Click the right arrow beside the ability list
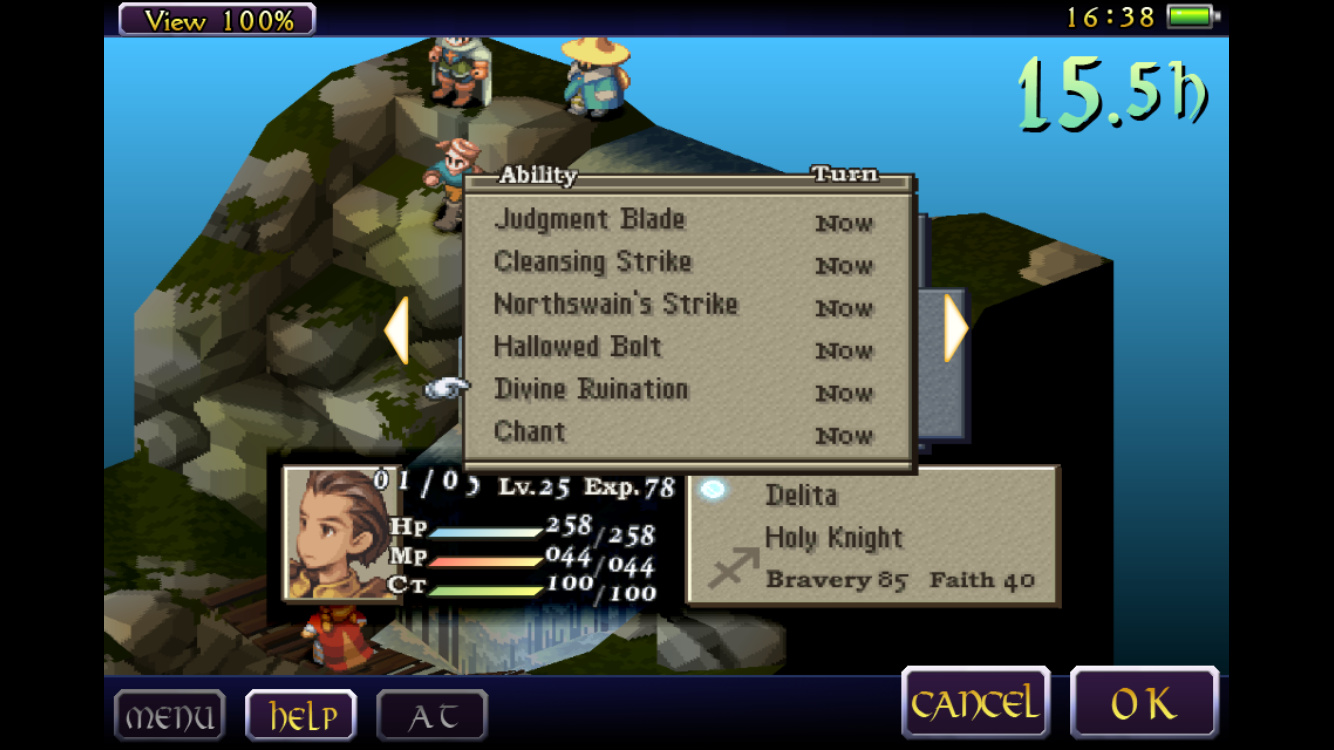The width and height of the screenshot is (1334, 750). point(956,328)
